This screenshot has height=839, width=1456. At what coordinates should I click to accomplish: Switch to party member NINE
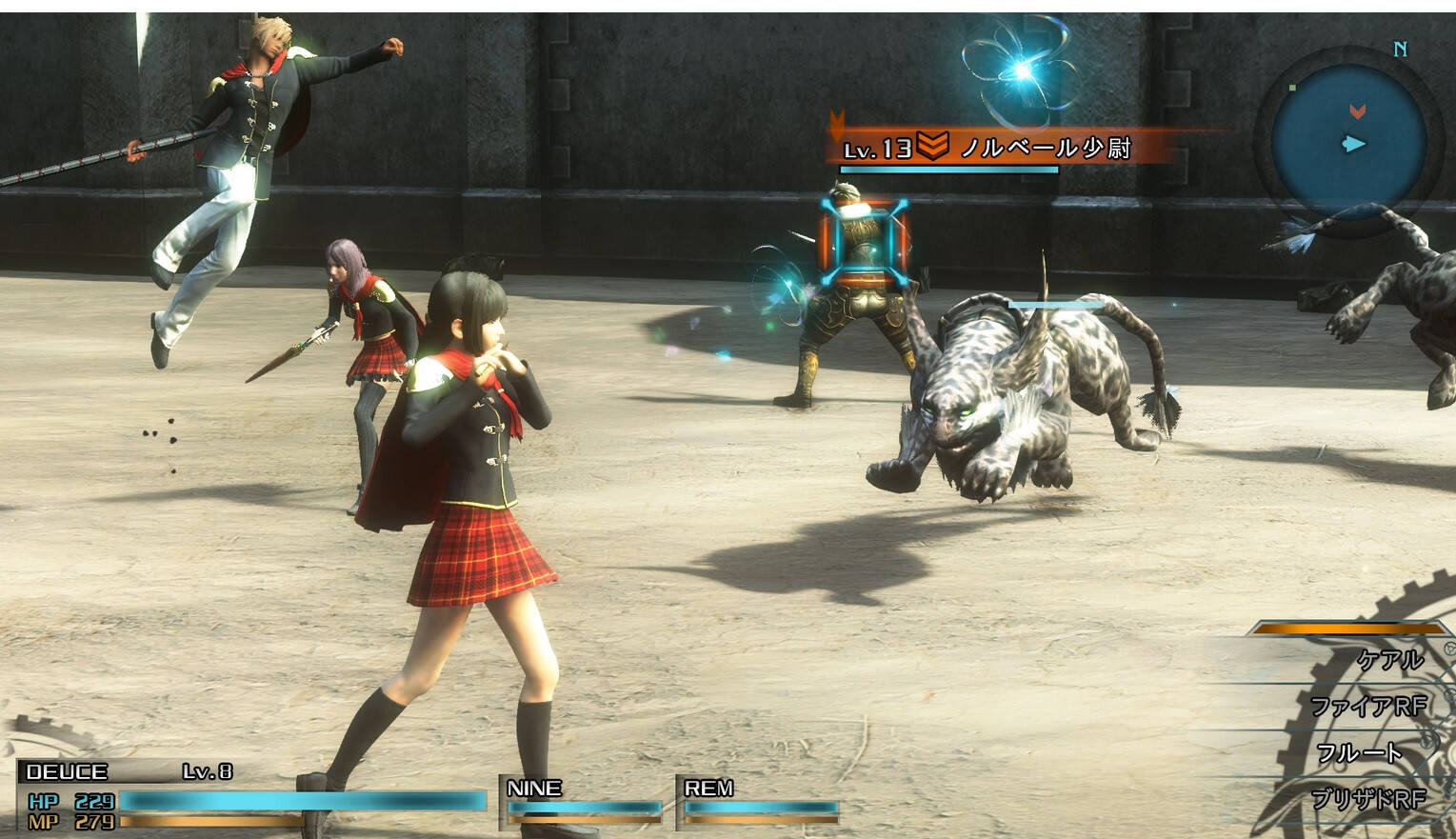pyautogui.click(x=582, y=800)
